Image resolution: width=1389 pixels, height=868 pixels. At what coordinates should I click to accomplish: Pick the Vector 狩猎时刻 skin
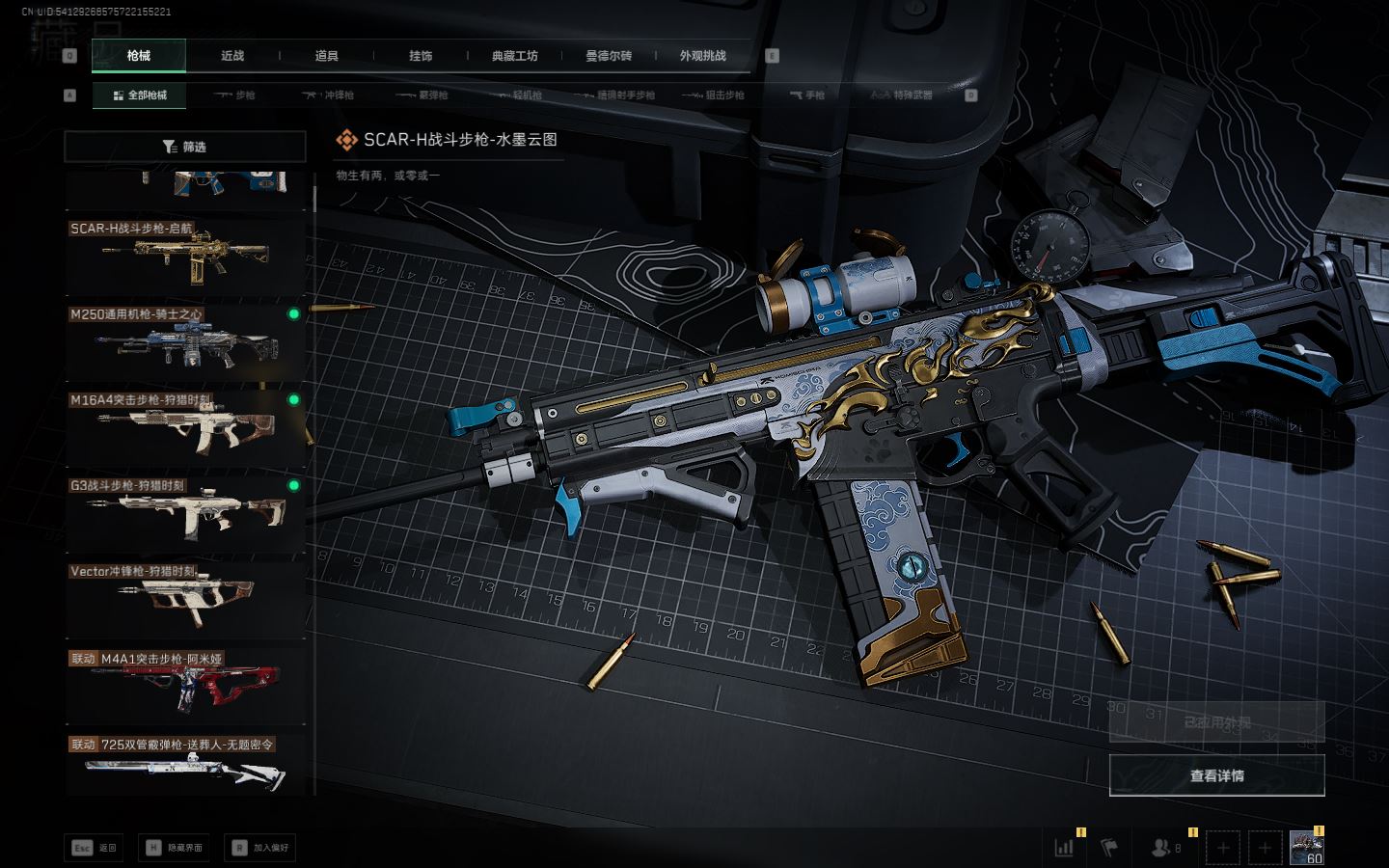click(x=185, y=599)
